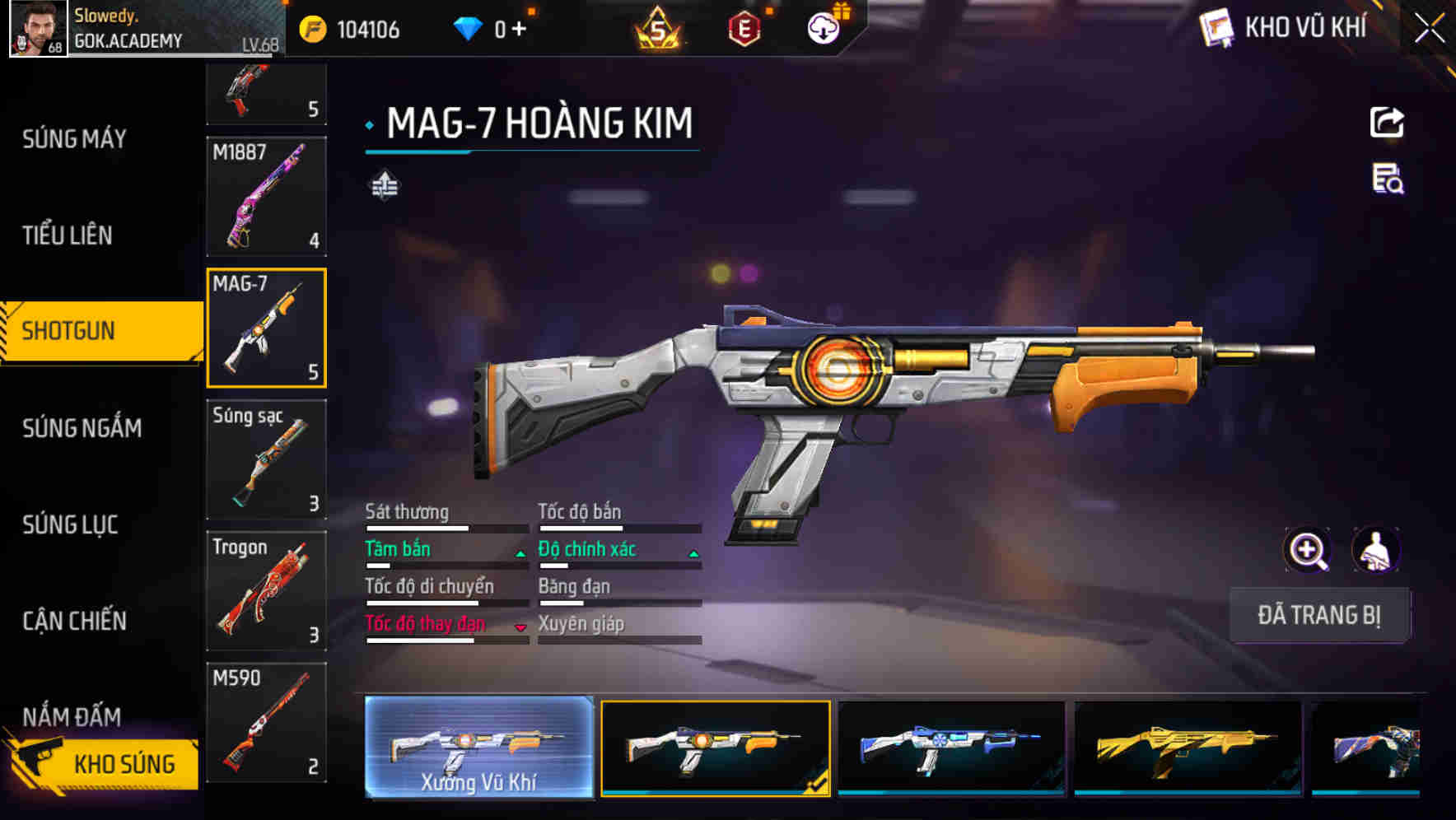Image resolution: width=1456 pixels, height=820 pixels.
Task: Select the M1887 shotgun slot
Action: point(266,196)
